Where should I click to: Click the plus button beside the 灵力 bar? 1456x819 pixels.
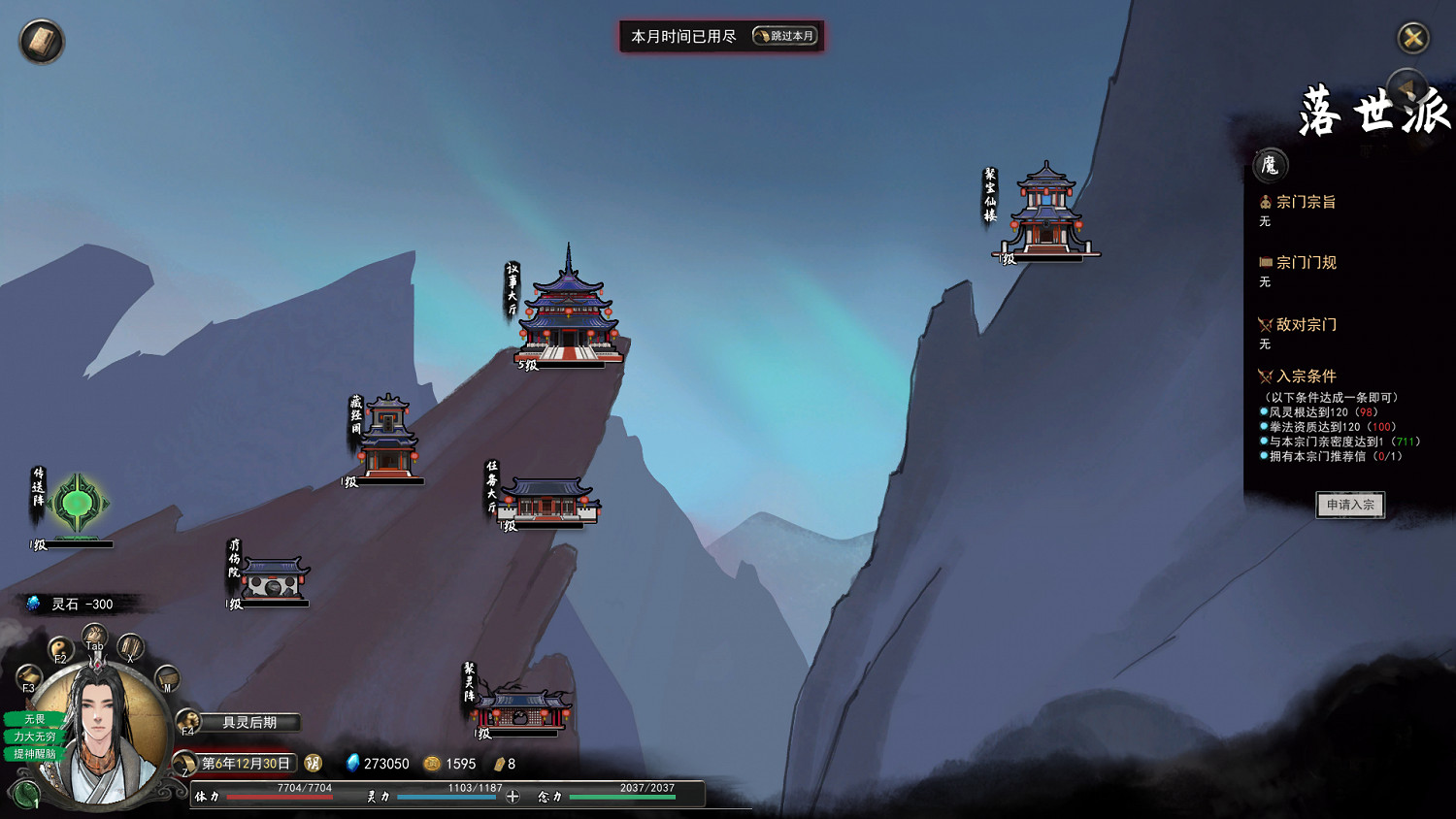pyautogui.click(x=513, y=797)
